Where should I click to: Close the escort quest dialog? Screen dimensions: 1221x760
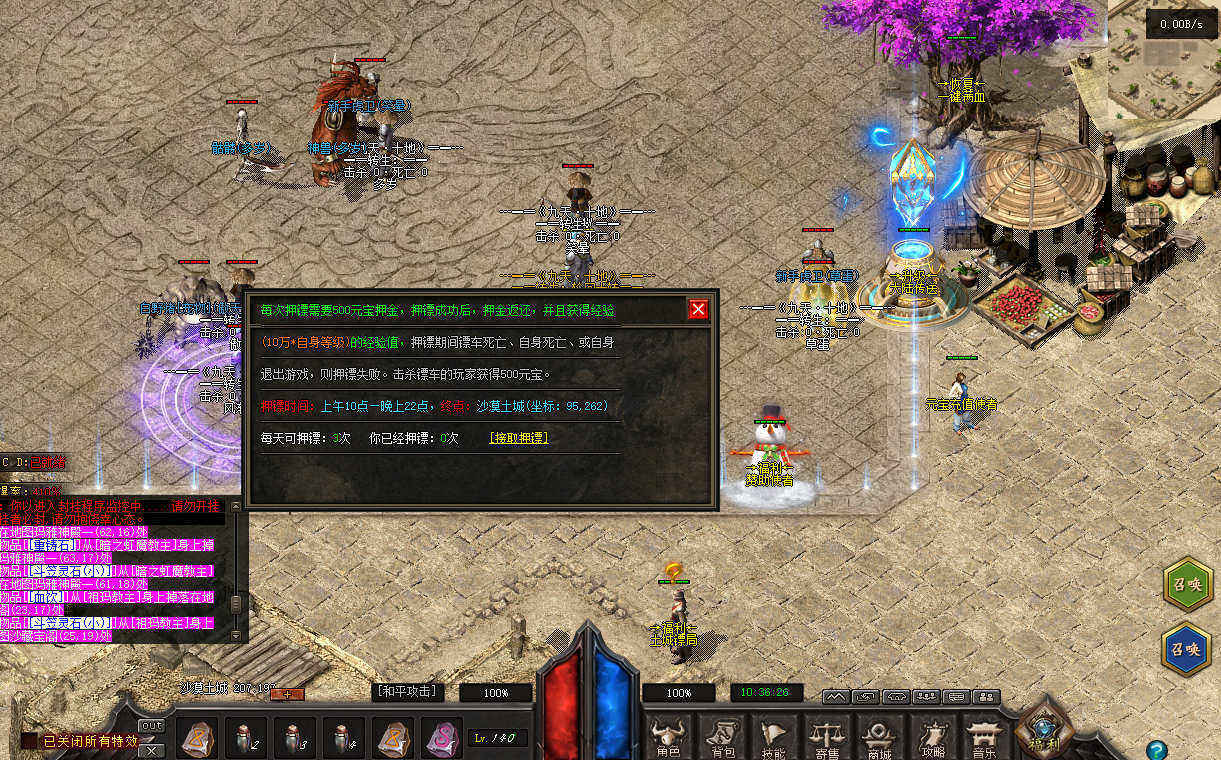point(698,309)
